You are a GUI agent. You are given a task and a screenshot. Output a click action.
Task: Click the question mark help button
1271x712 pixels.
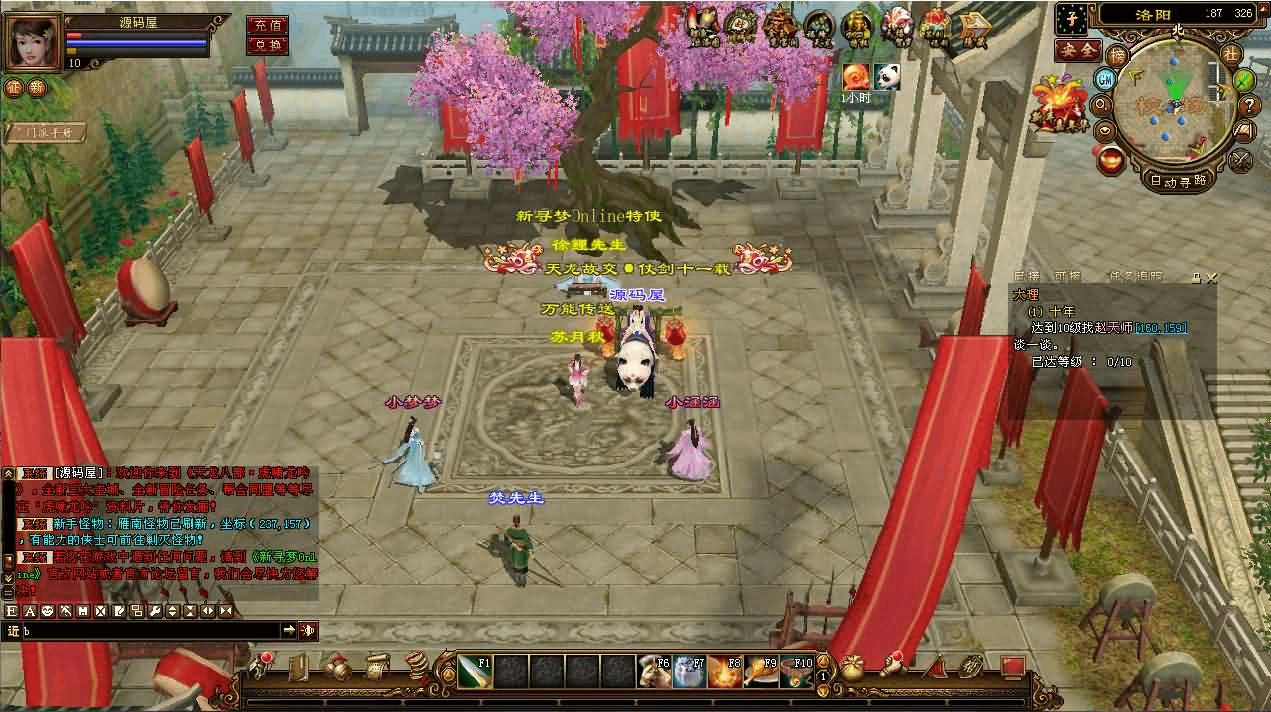[x=1249, y=105]
